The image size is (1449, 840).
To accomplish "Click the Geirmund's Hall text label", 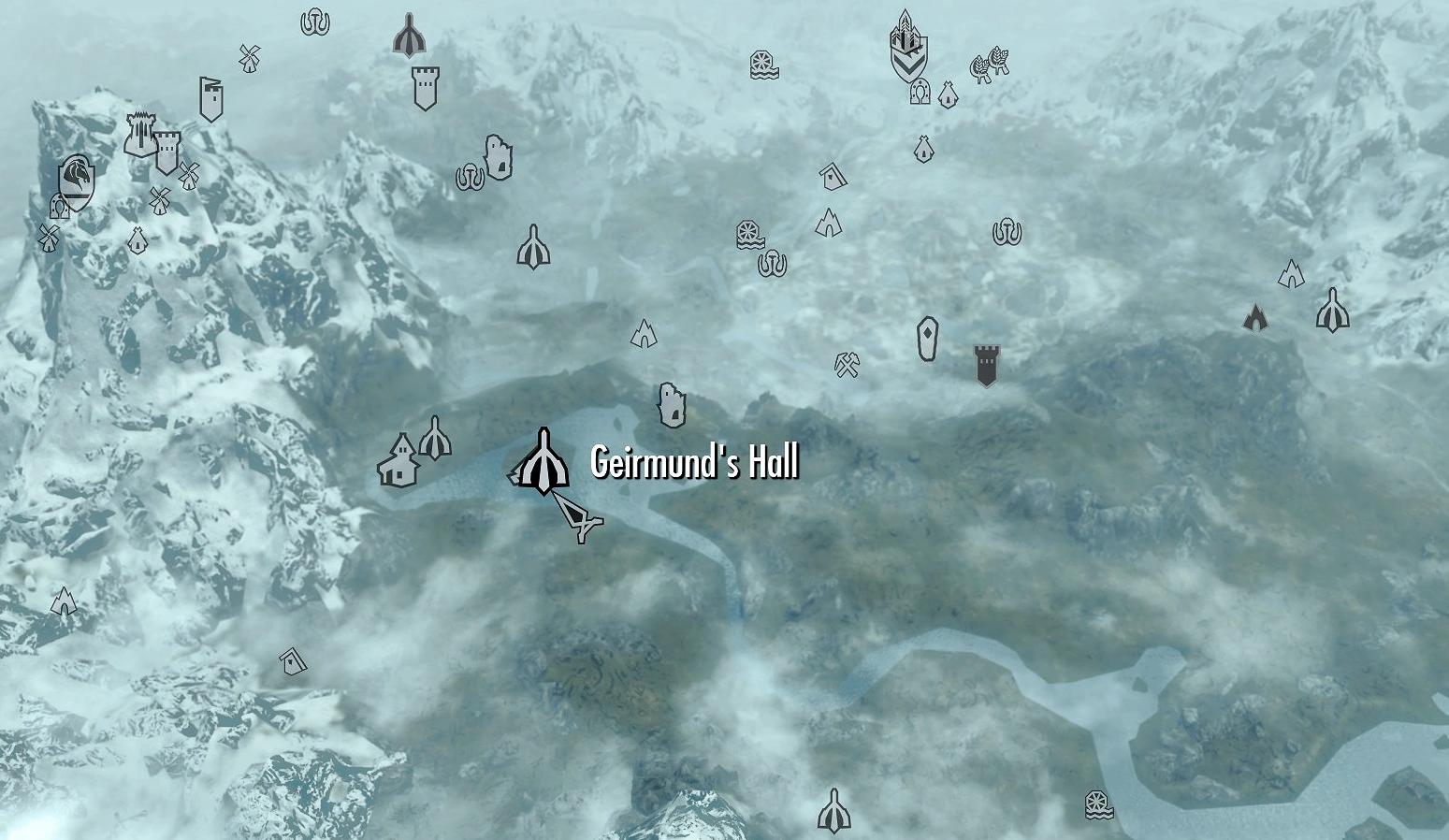I will (694, 460).
